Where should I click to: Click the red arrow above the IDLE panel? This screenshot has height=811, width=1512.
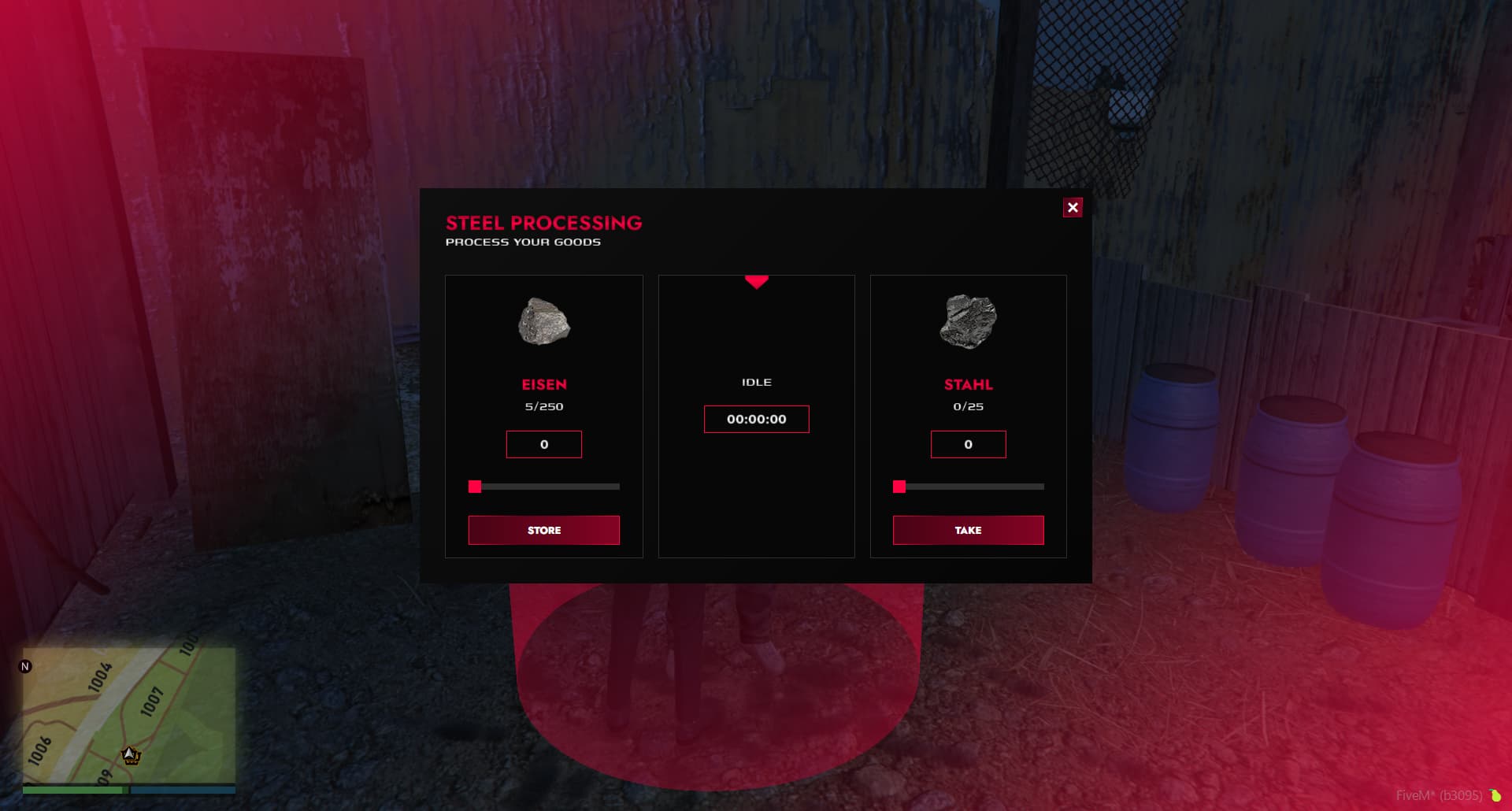(756, 282)
